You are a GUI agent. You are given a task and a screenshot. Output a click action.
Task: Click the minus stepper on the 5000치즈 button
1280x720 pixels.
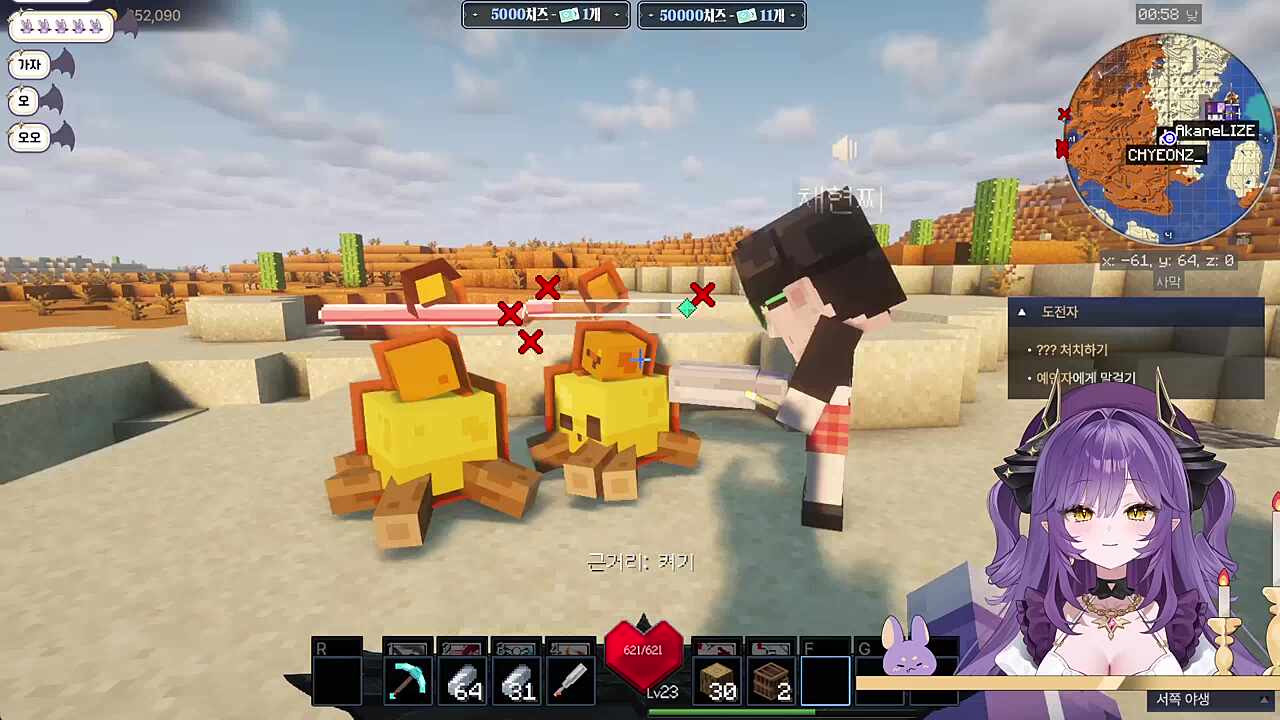(475, 15)
